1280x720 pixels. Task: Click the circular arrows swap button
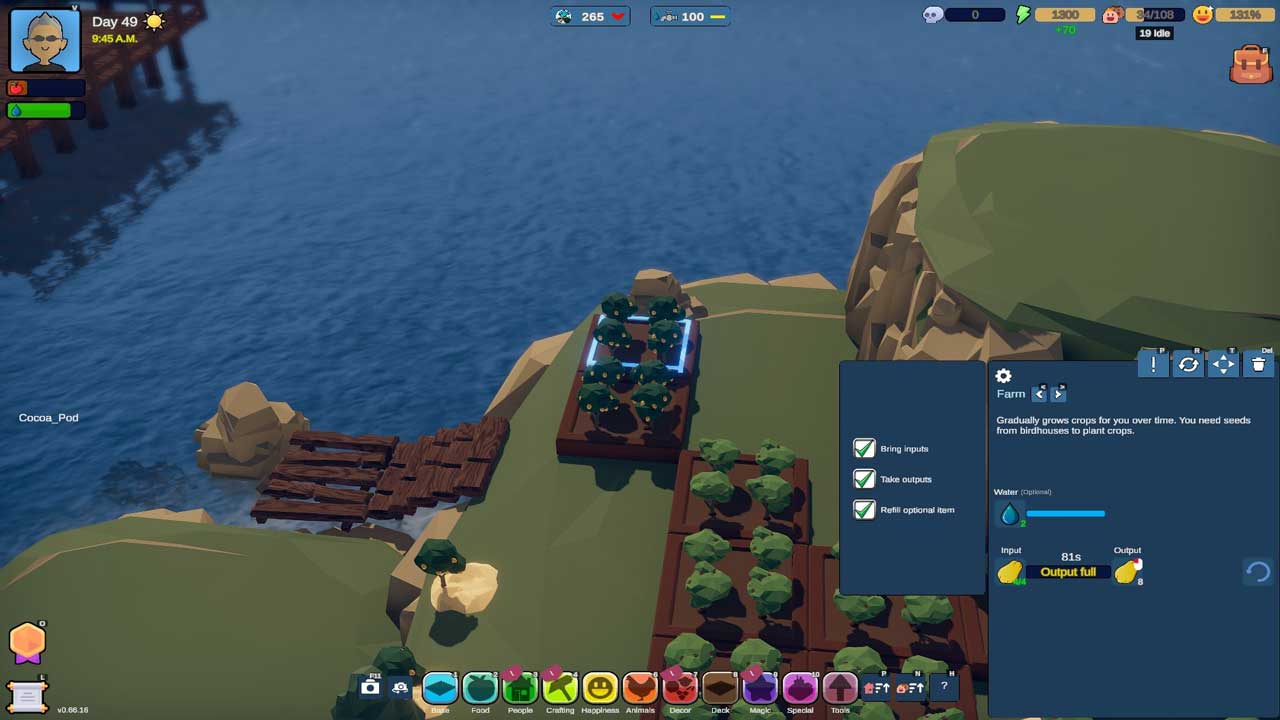click(1188, 365)
